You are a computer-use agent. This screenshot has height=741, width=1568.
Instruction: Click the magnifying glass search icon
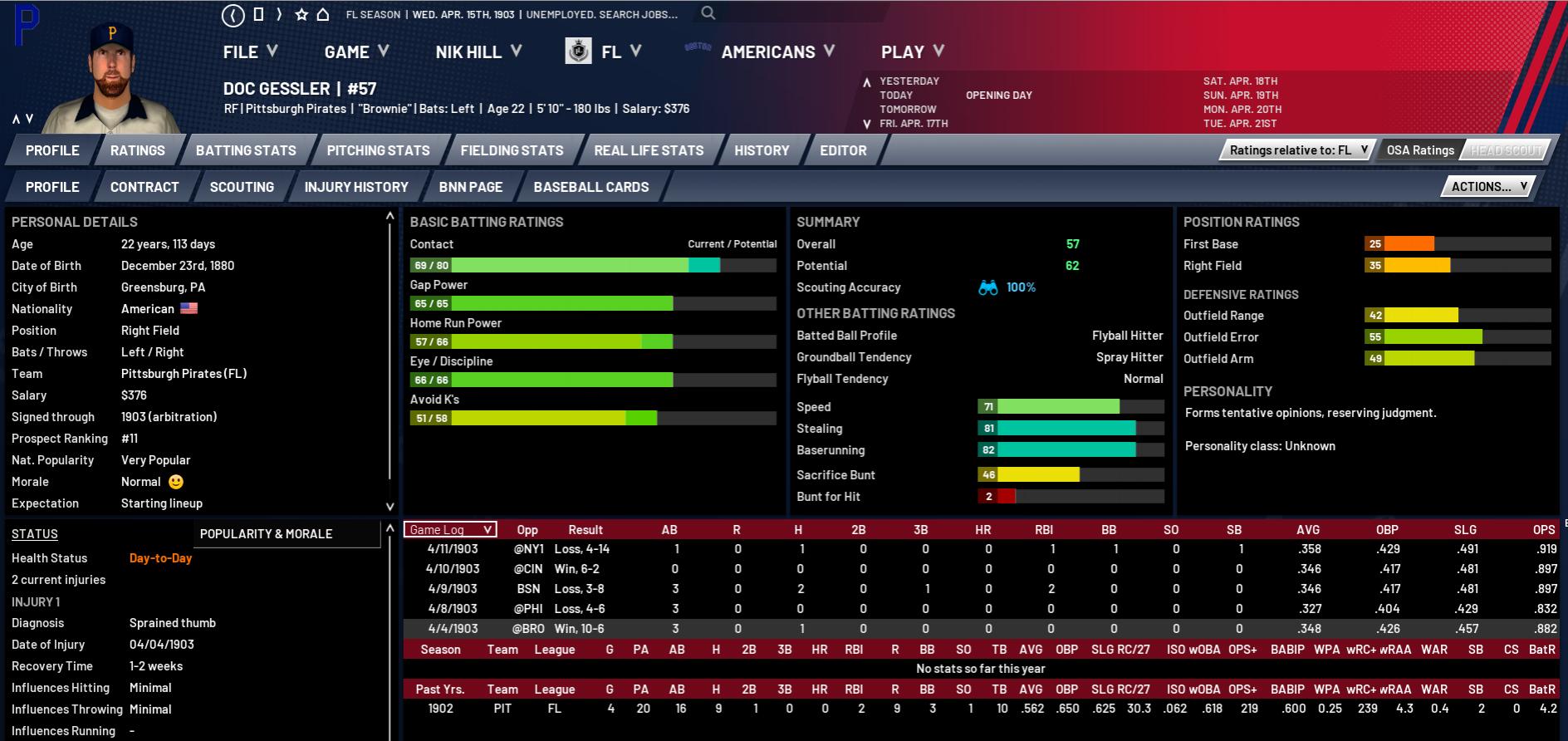point(708,13)
